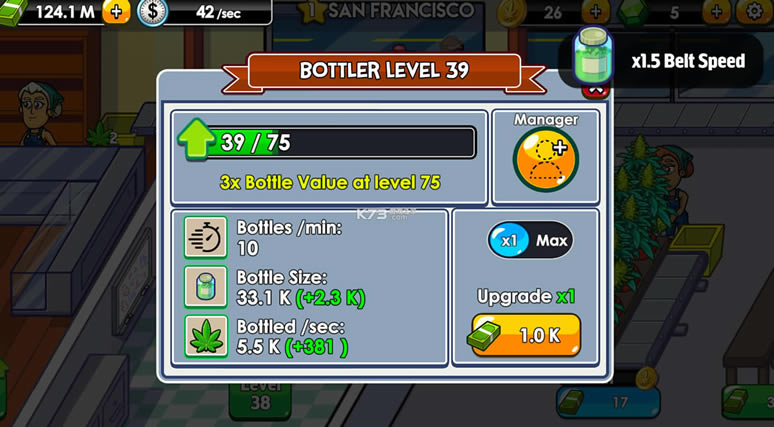Add more green gems
The image size is (774, 427).
point(716,12)
